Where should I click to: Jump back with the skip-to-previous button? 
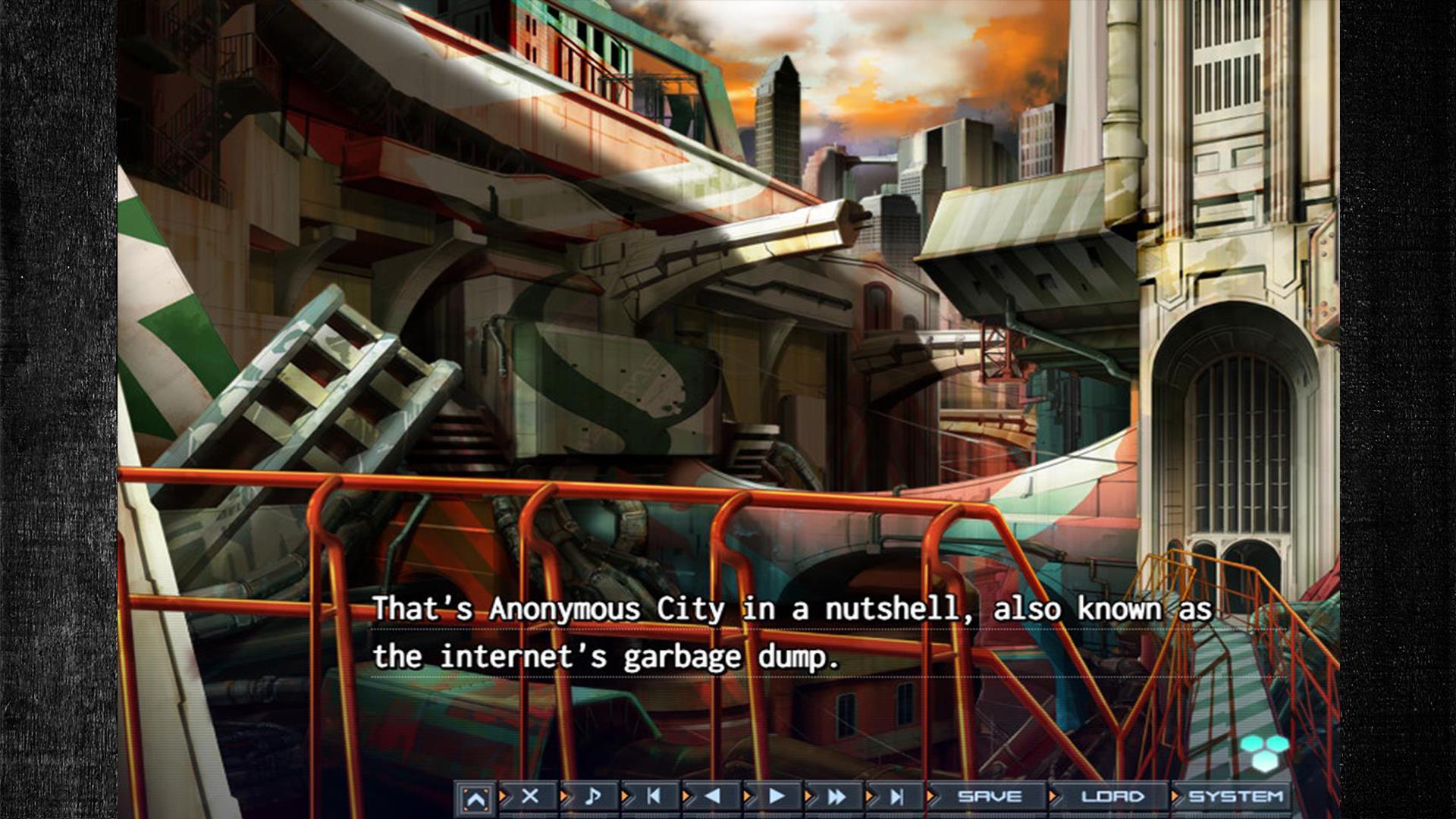(x=653, y=796)
